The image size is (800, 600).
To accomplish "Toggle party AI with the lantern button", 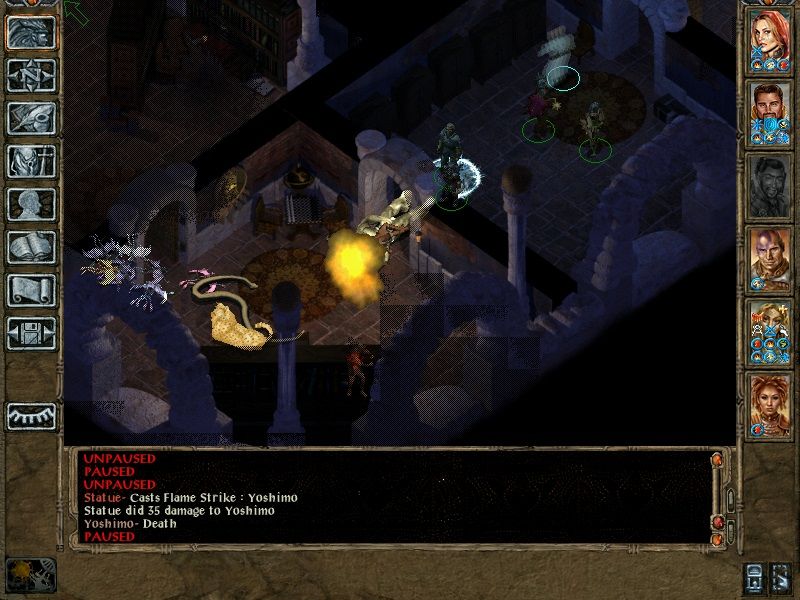I will 757,577.
